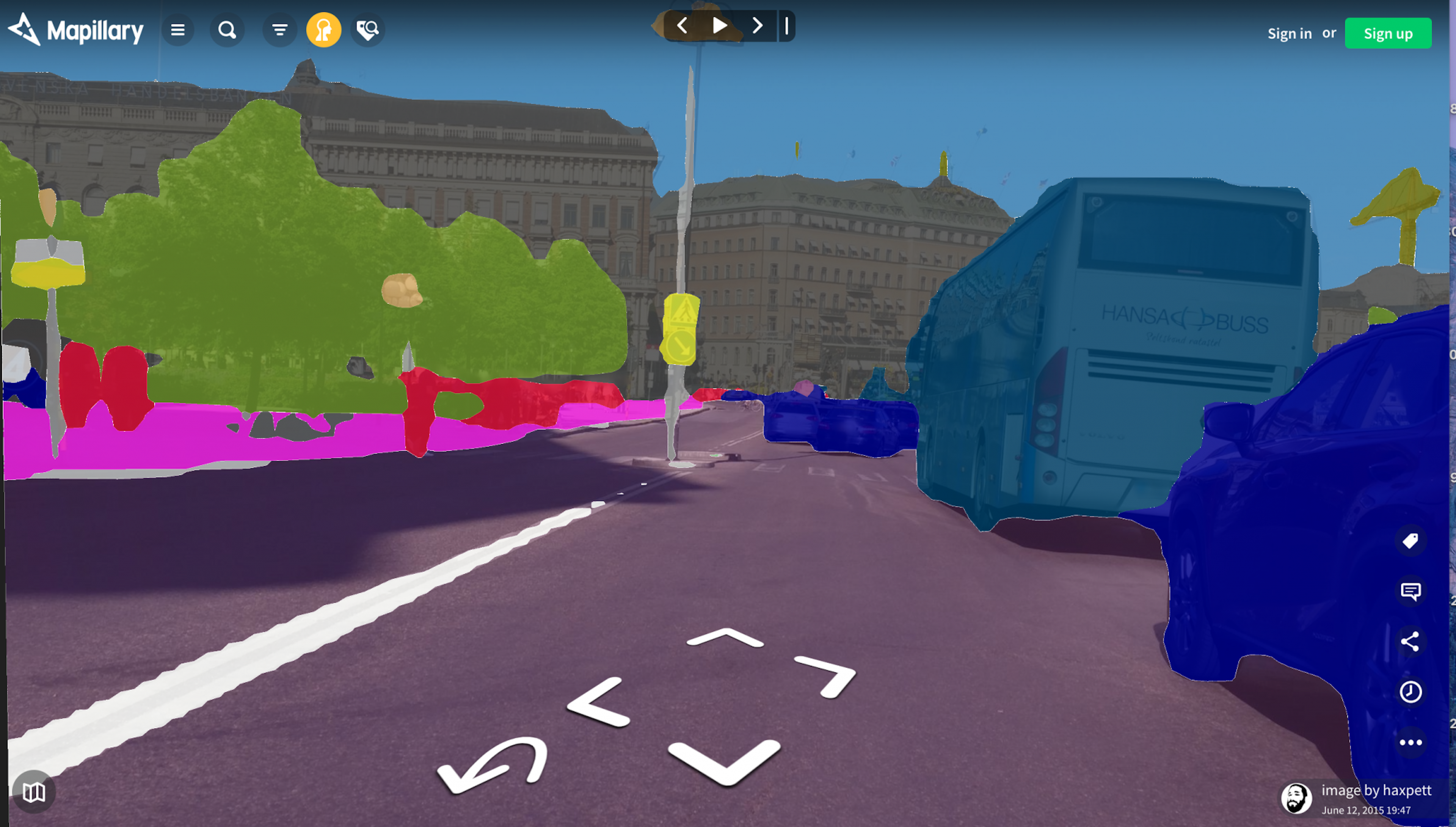Show the map view
The width and height of the screenshot is (1456, 827).
[x=34, y=792]
